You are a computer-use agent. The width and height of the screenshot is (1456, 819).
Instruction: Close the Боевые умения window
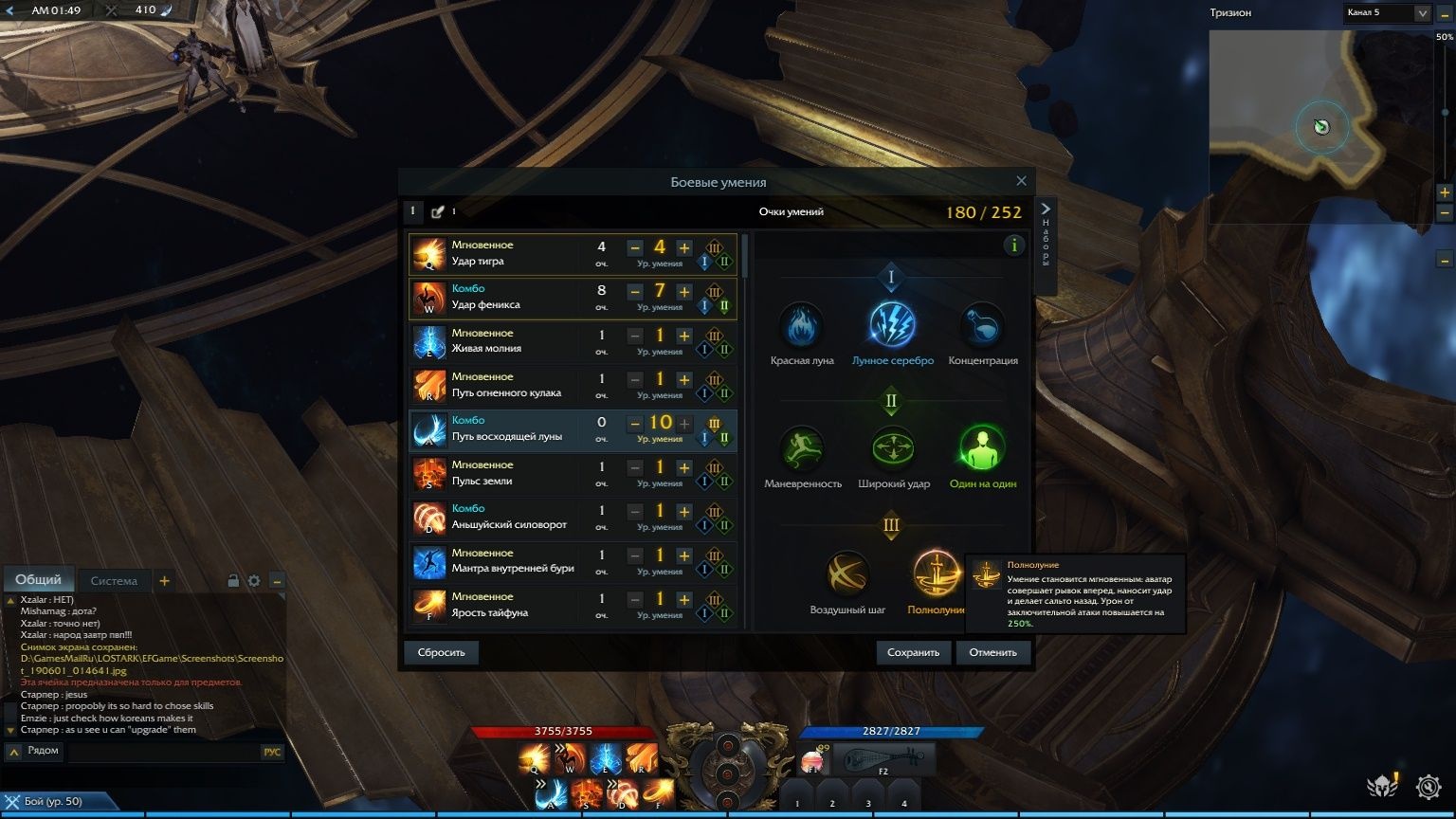(1021, 181)
